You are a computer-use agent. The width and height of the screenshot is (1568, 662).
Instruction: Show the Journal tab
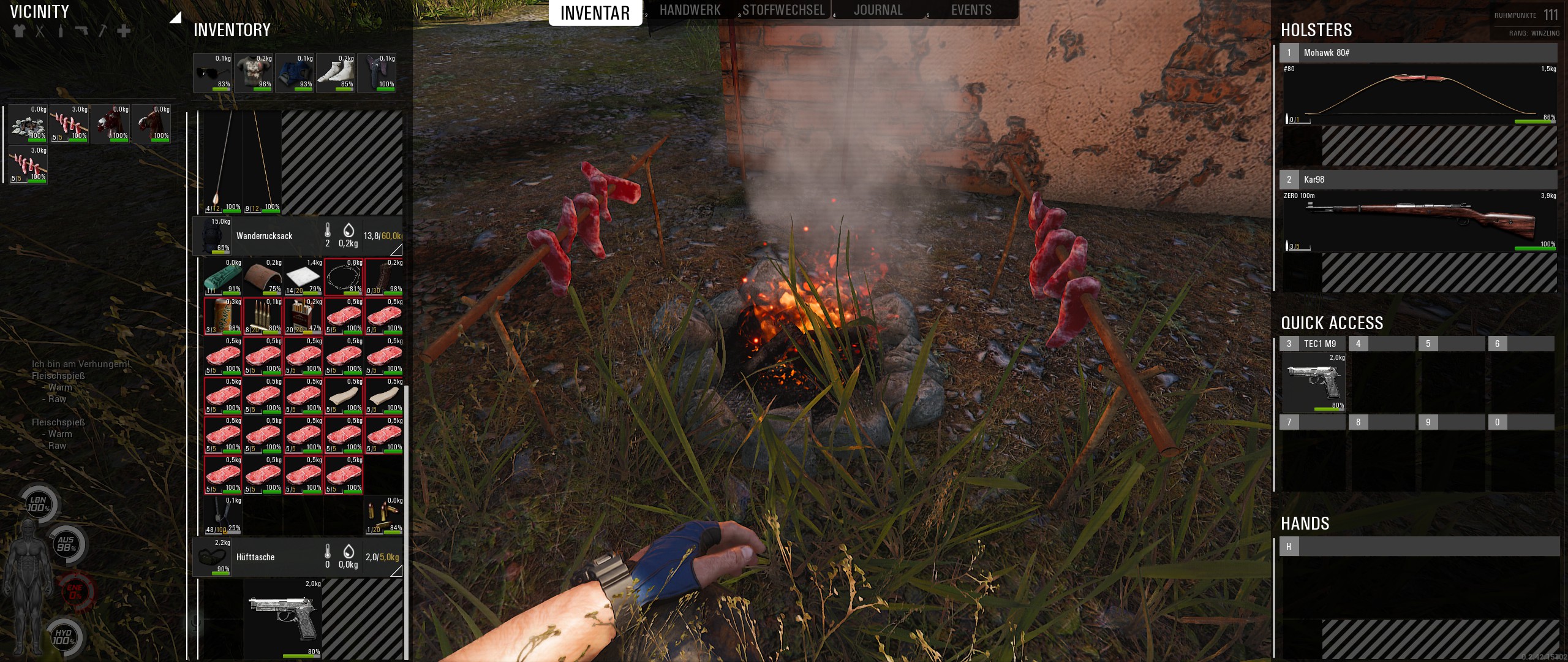[878, 10]
